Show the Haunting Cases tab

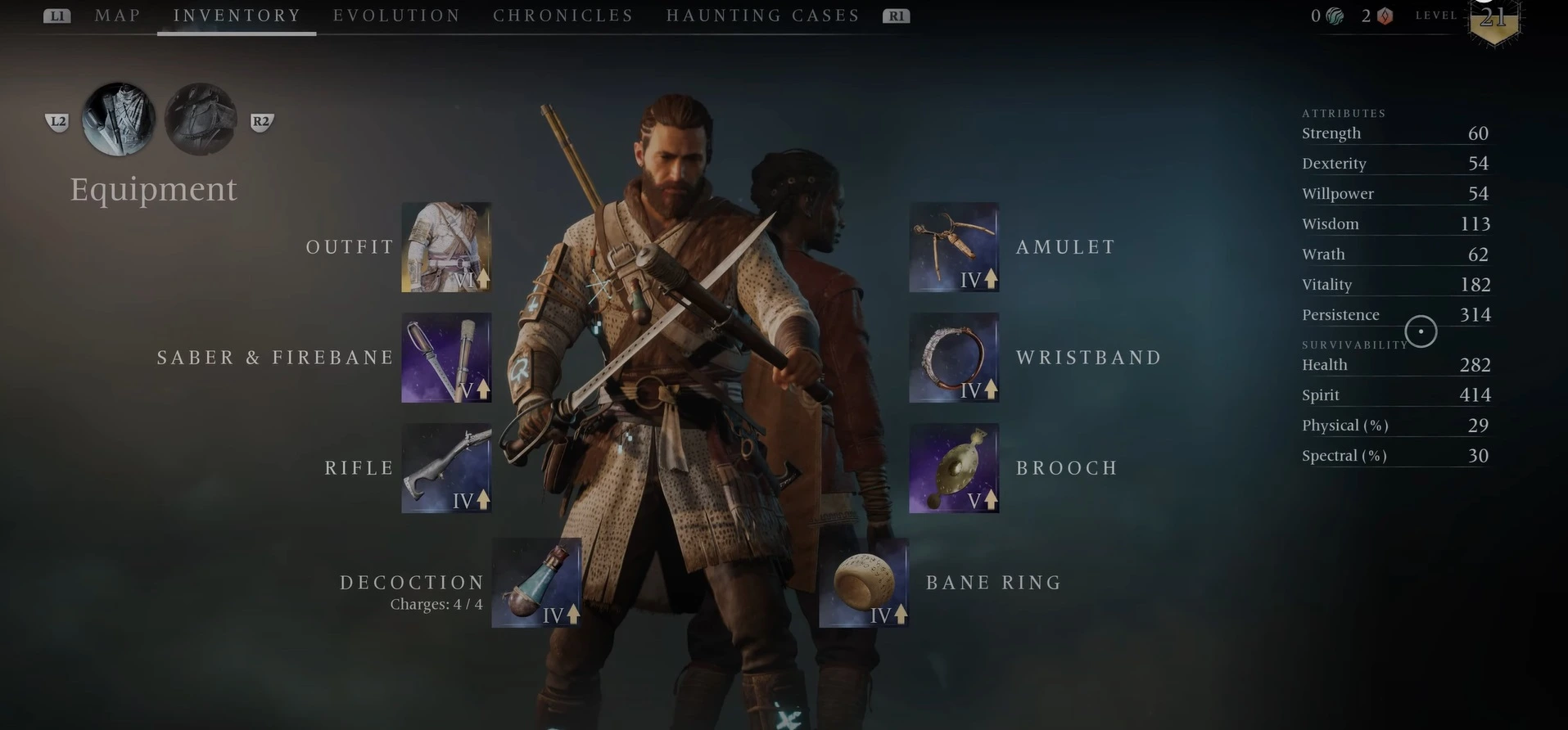[762, 16]
